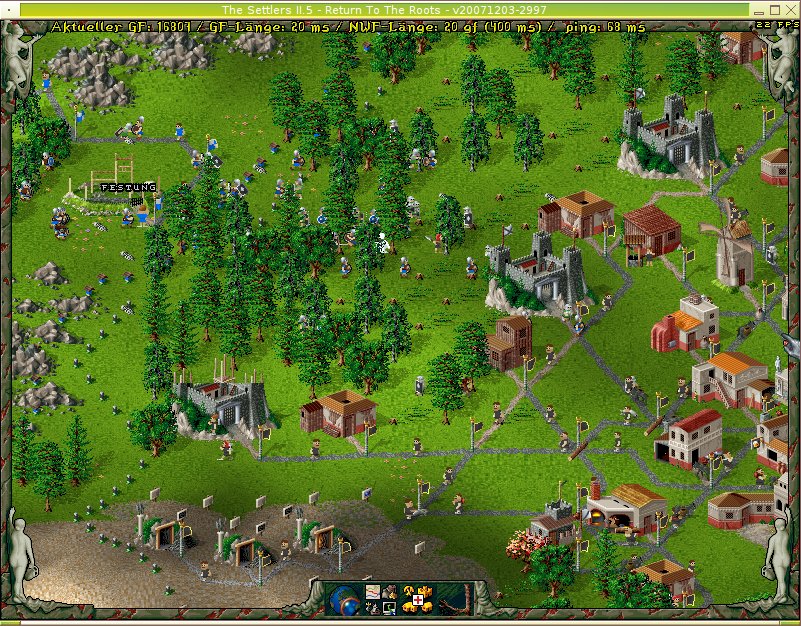Open the main menu settler icon
801x626 pixels.
click(x=389, y=592)
